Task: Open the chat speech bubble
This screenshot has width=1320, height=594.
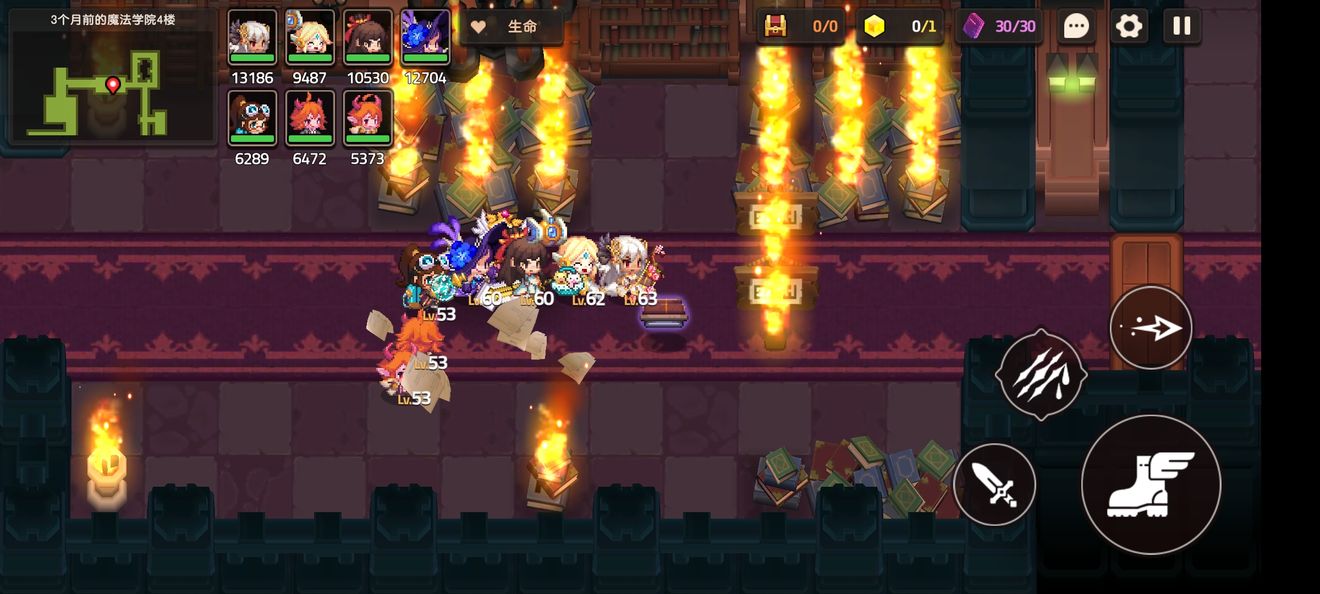Action: (x=1076, y=26)
